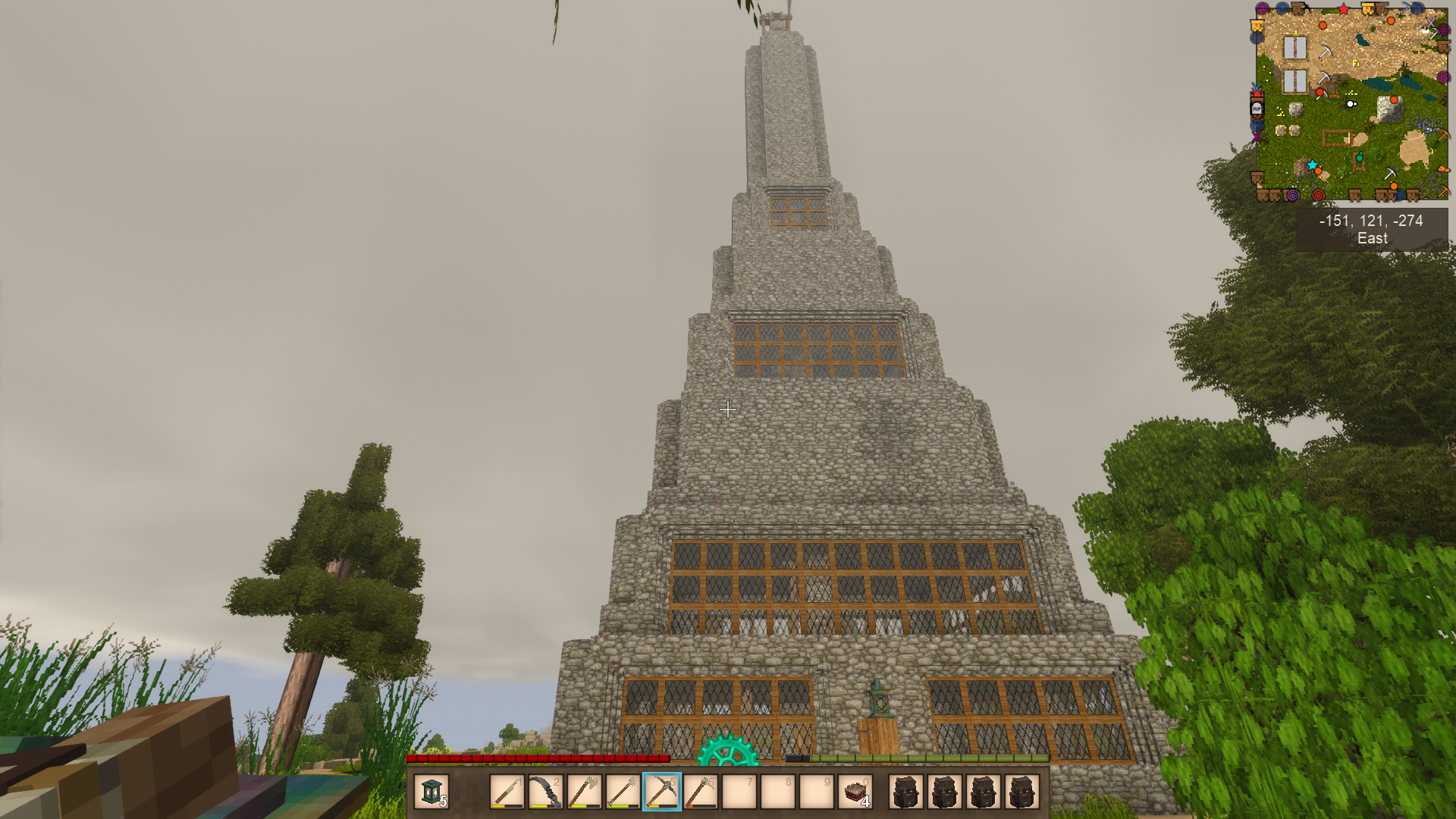
Task: Select empty hotbar slot 7
Action: pyautogui.click(x=739, y=792)
